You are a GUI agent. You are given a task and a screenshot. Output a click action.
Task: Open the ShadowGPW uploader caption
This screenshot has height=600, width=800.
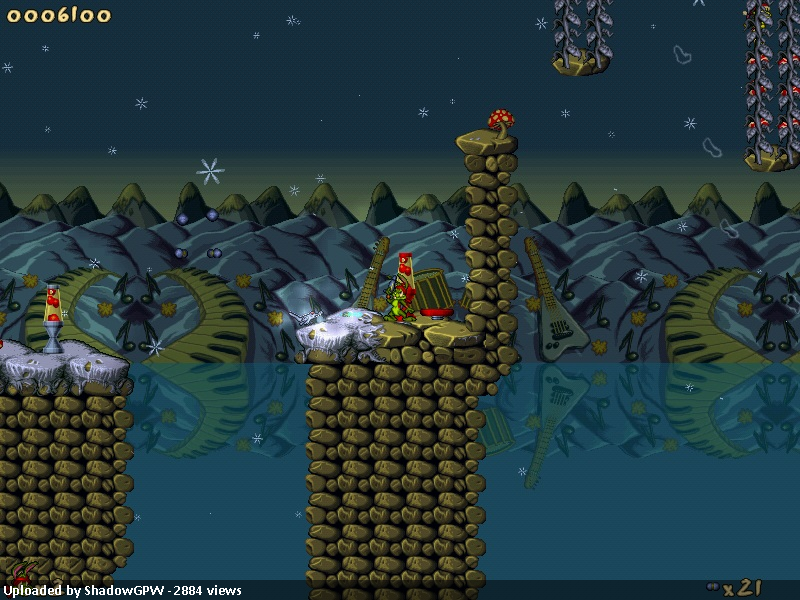tap(122, 590)
